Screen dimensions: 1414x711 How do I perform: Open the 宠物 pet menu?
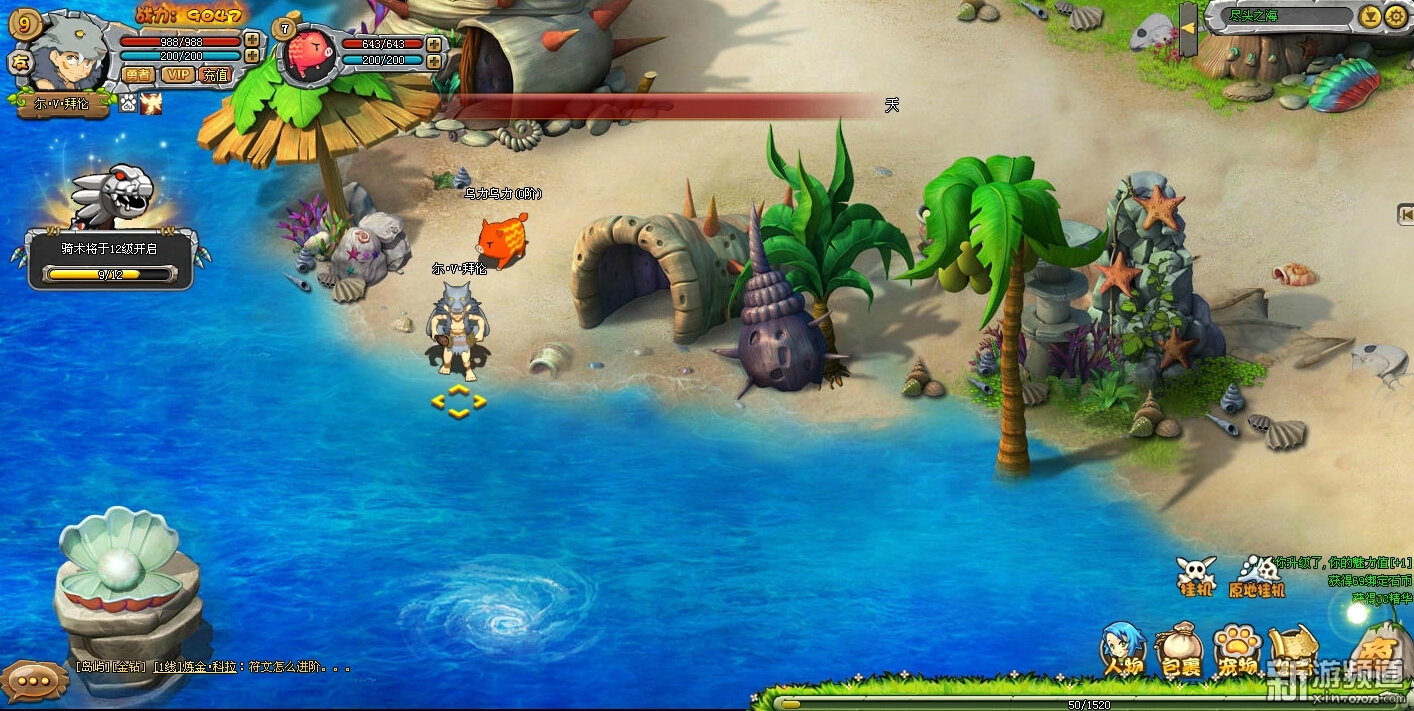pos(1237,652)
